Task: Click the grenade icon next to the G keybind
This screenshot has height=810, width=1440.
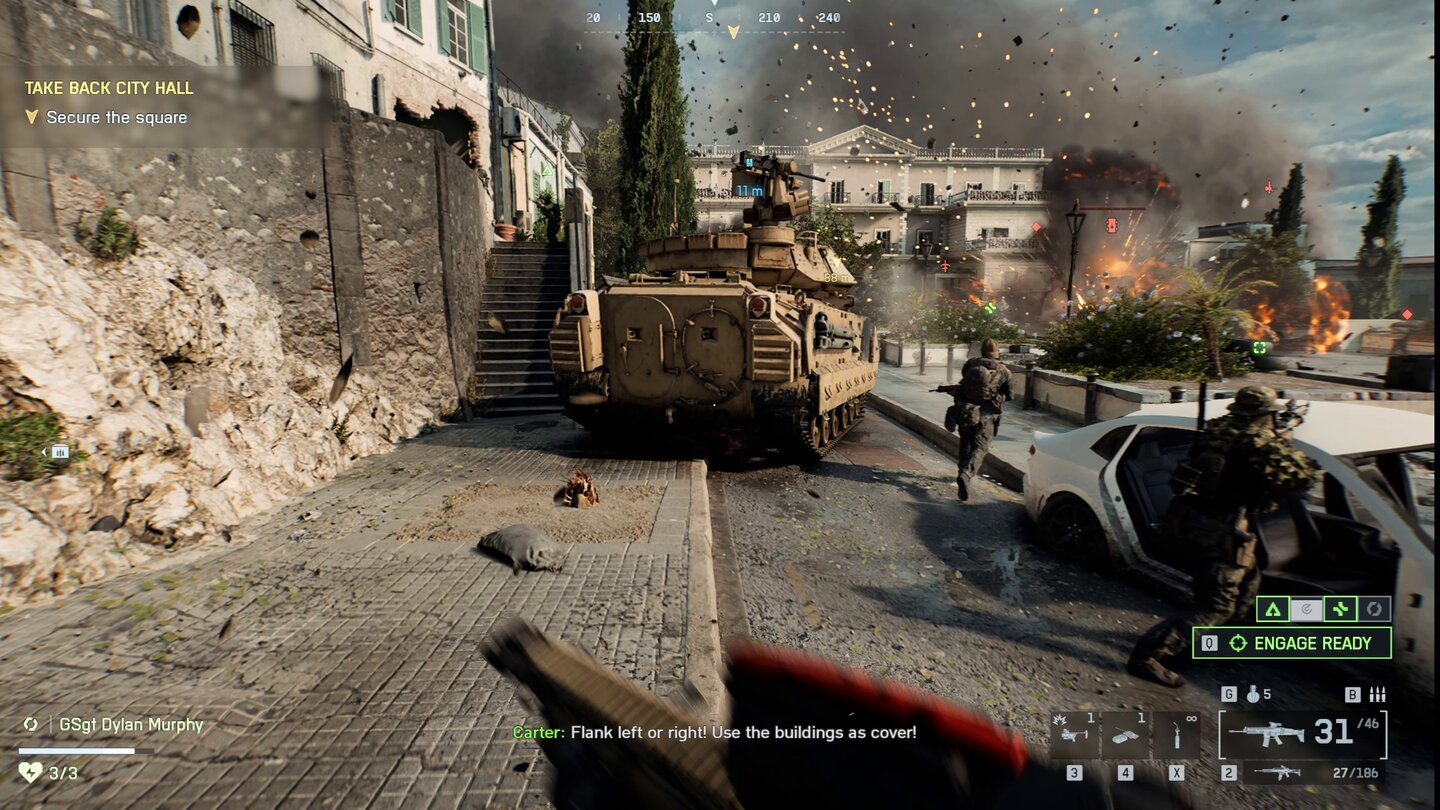Action: [1253, 695]
